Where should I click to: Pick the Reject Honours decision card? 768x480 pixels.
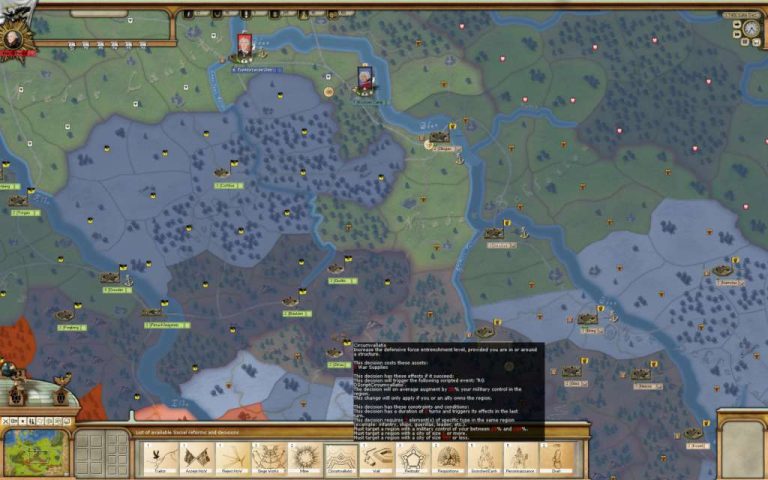click(x=230, y=458)
